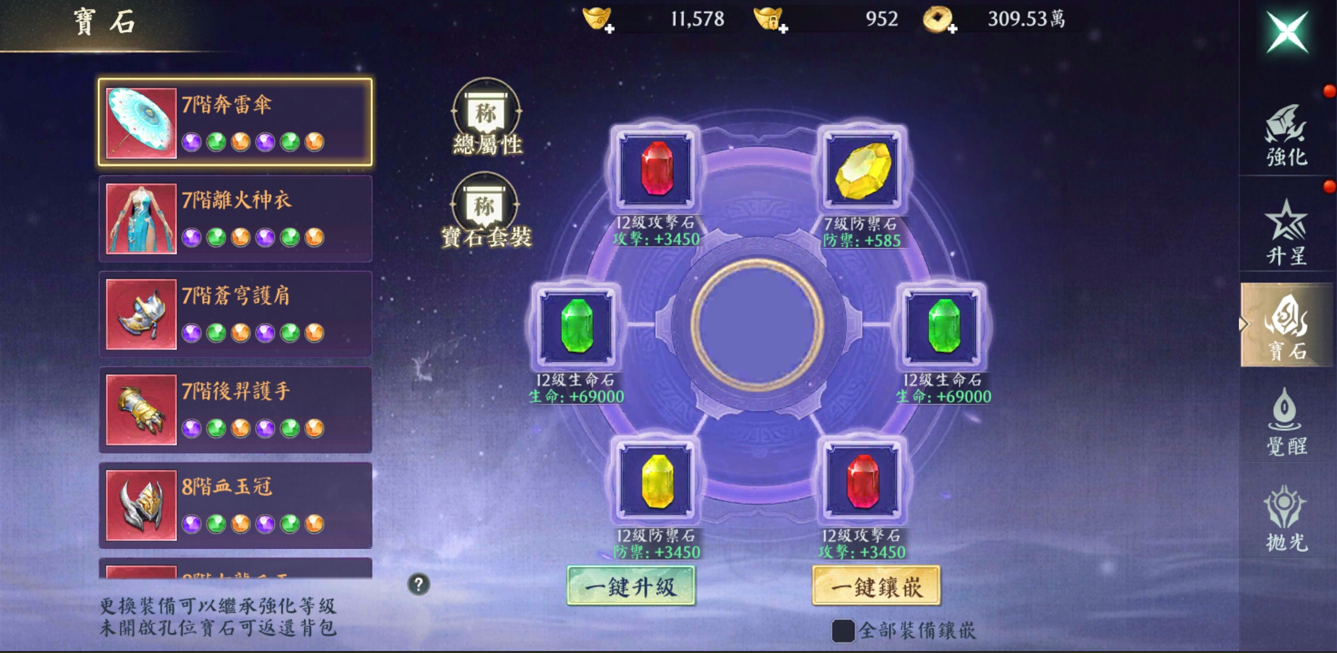This screenshot has height=653, width=1337.
Task: Select the 寶石 gem tab
Action: pyautogui.click(x=1286, y=325)
